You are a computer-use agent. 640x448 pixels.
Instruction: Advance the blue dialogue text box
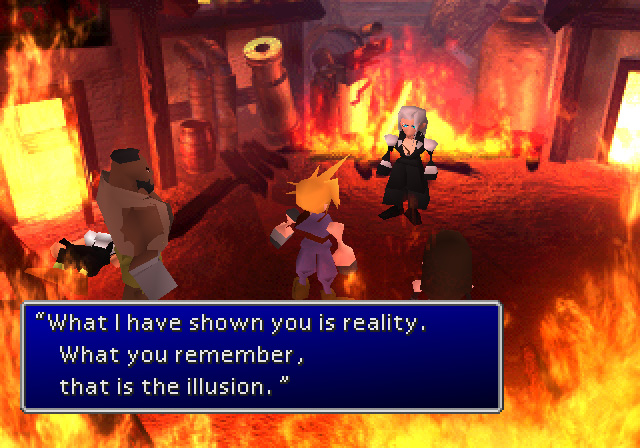click(x=260, y=354)
